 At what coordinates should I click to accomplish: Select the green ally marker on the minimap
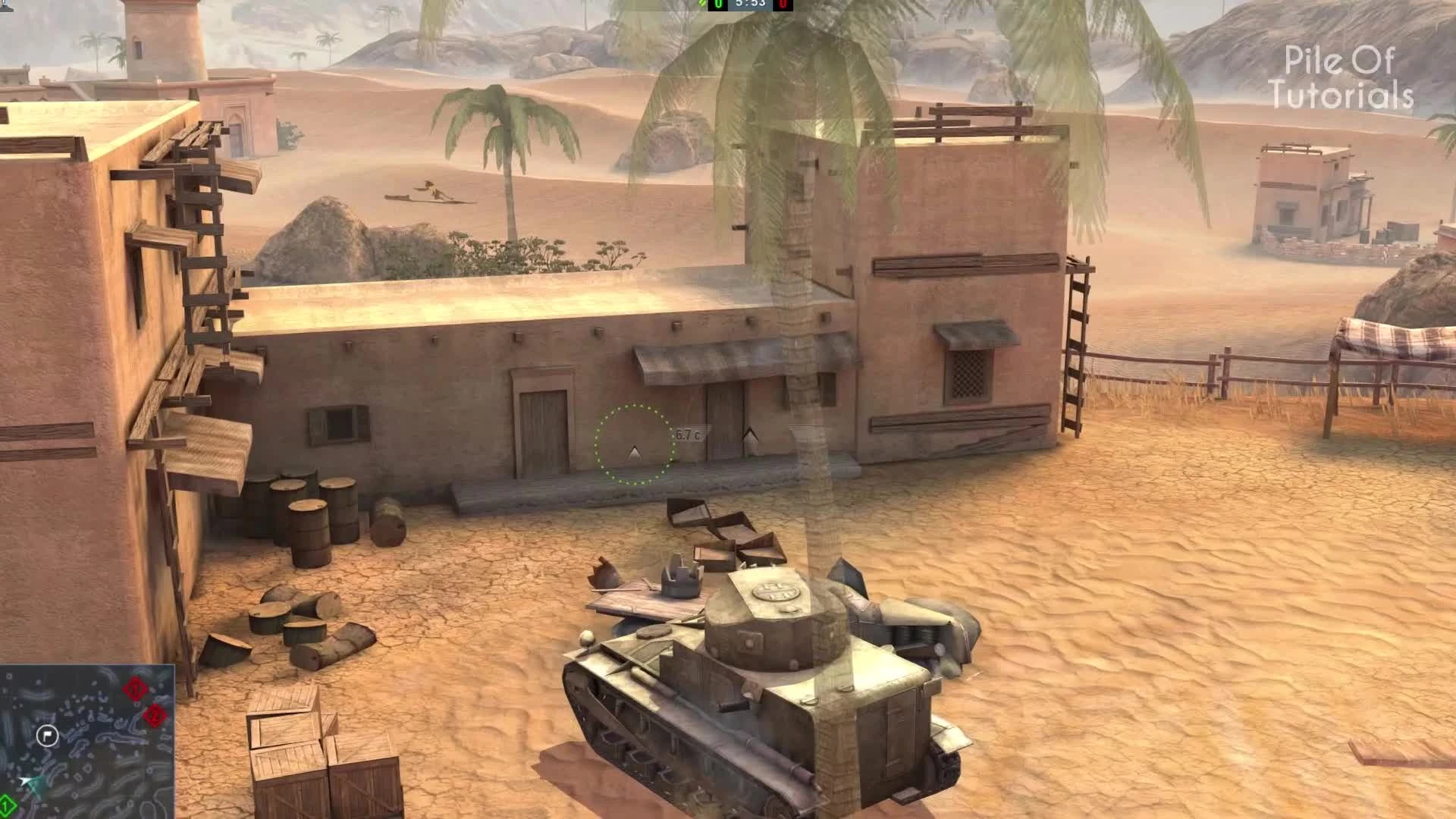click(6, 805)
